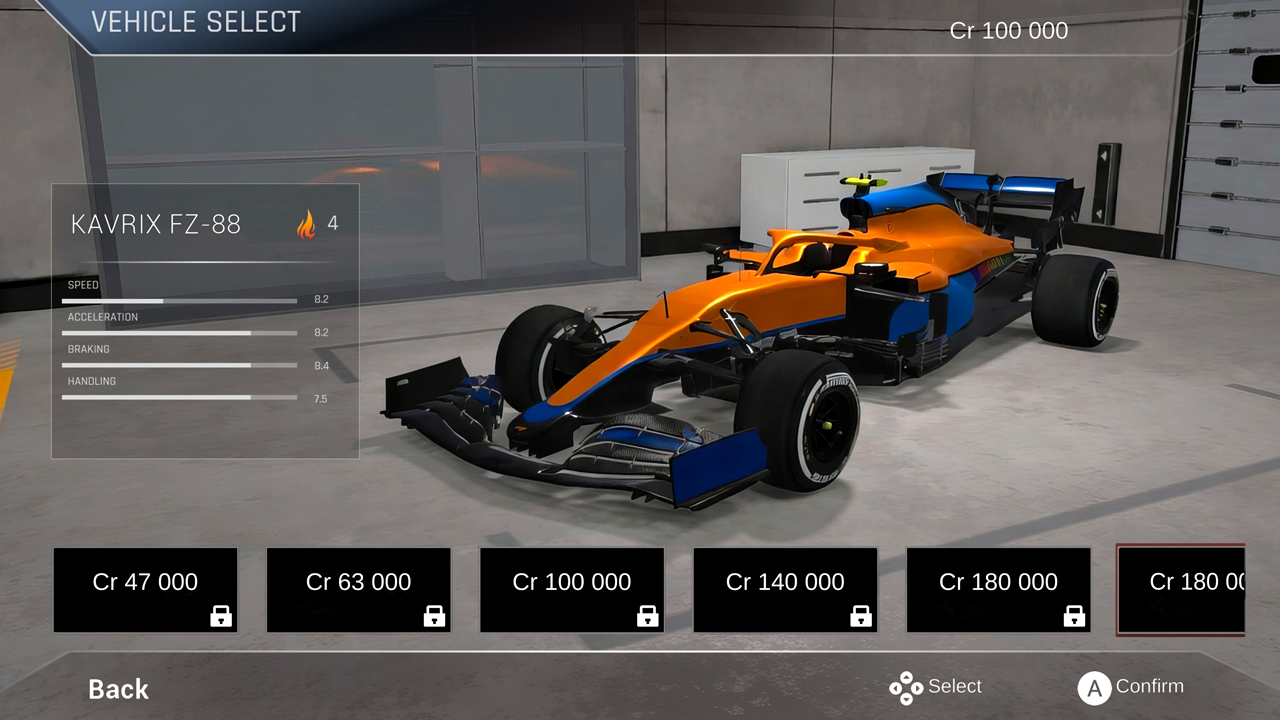Click the D-pad Select icon

[x=908, y=687]
